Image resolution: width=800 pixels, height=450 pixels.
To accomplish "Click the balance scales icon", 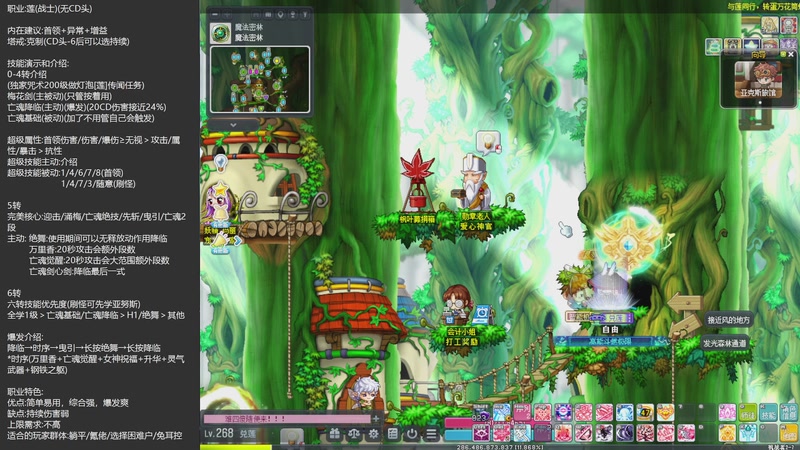I will point(354,434).
